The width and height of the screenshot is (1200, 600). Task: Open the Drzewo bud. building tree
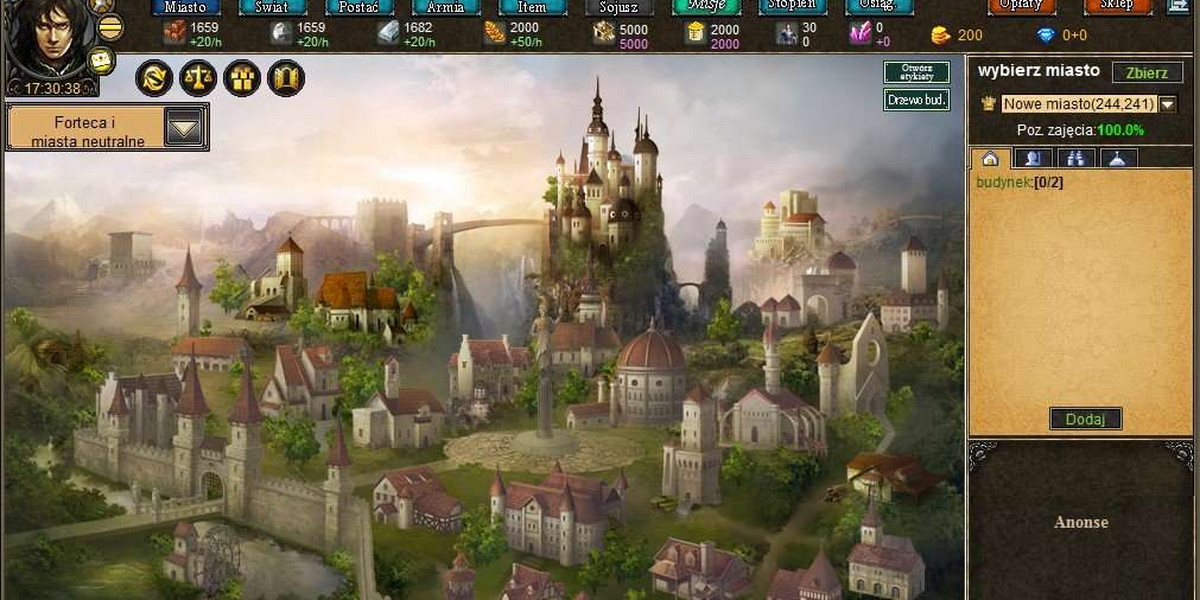pyautogui.click(x=916, y=100)
